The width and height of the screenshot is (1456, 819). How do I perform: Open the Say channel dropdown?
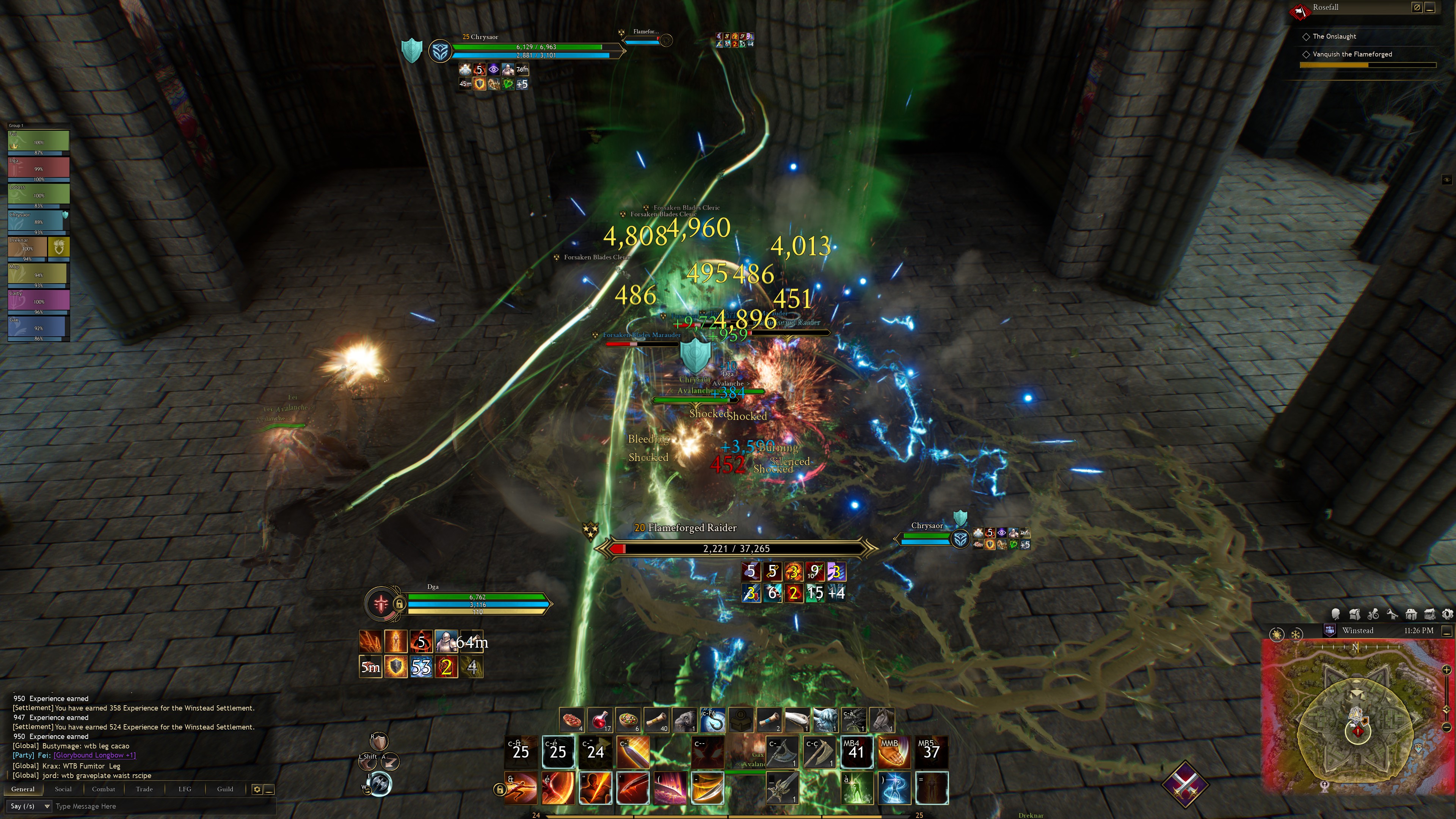[x=47, y=806]
